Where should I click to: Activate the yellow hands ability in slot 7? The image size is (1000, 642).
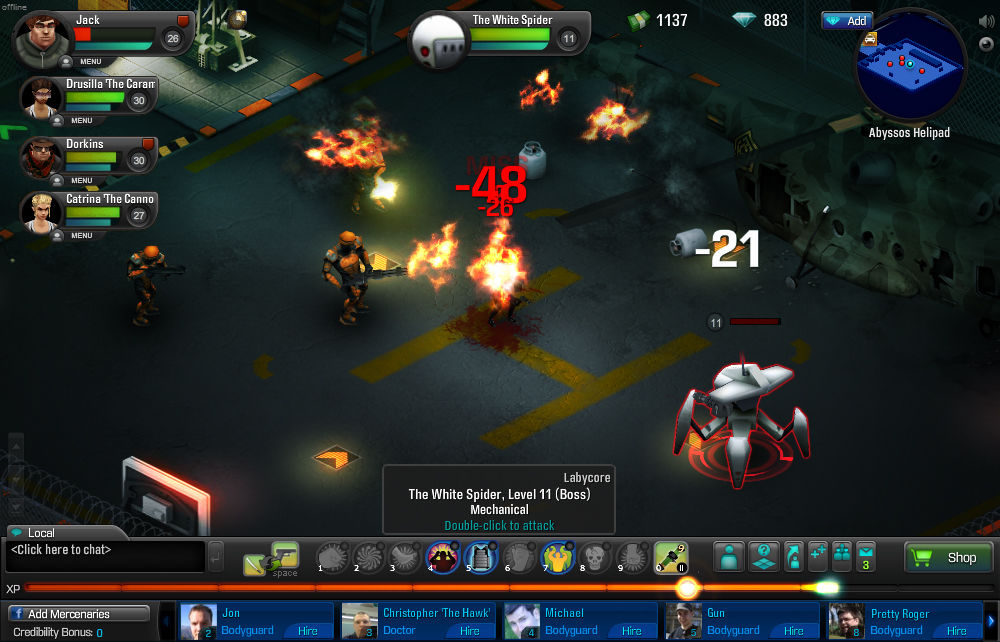point(556,557)
